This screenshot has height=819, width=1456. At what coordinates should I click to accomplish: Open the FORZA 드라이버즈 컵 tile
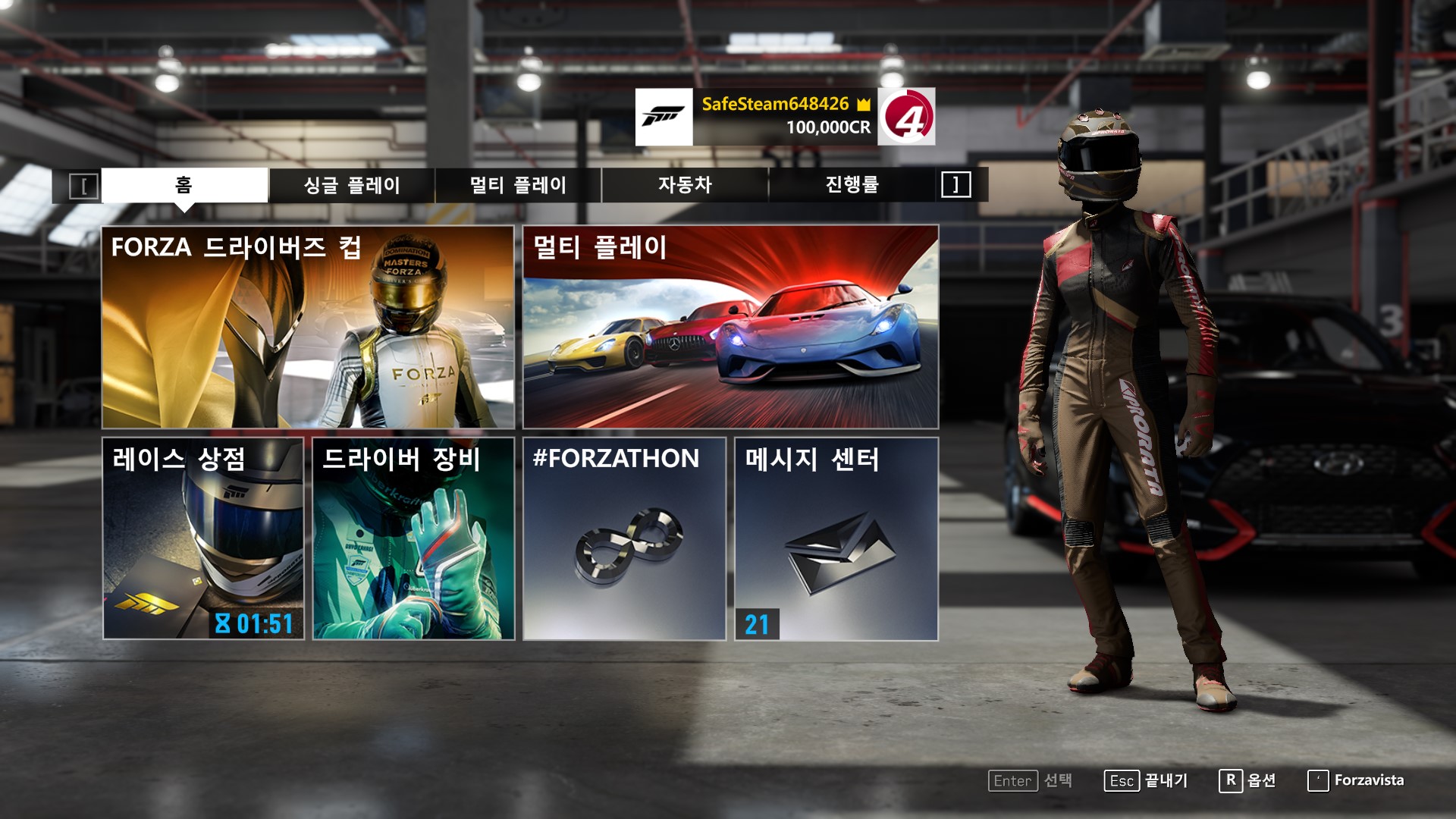(x=308, y=327)
